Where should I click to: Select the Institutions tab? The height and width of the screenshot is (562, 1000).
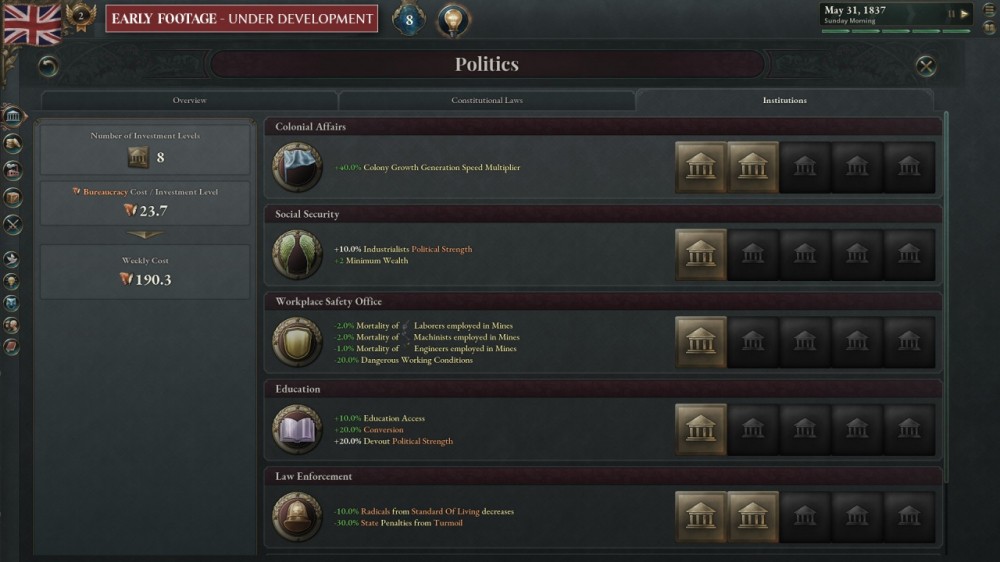[784, 101]
